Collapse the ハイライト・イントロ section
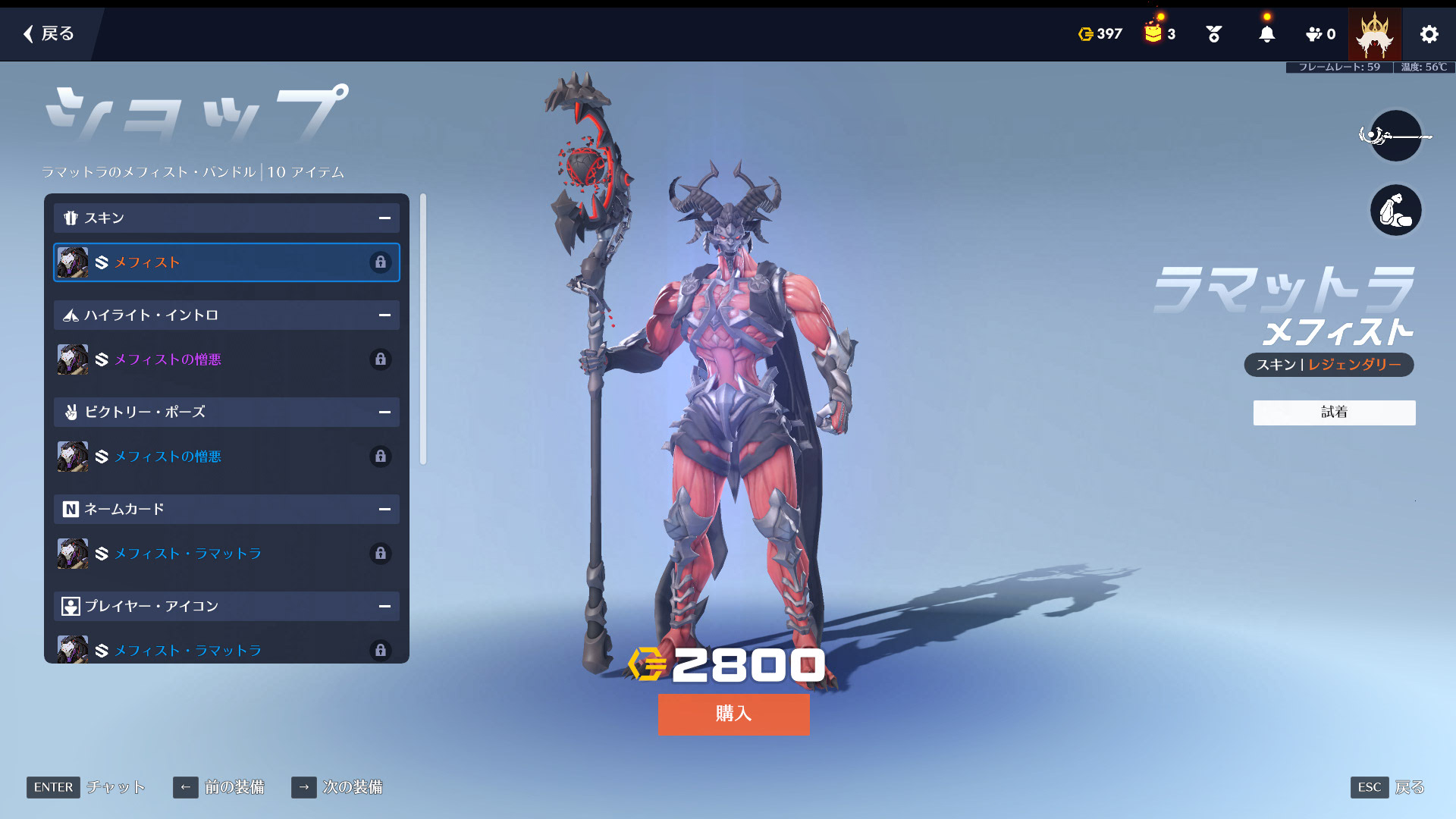This screenshot has height=819, width=1456. coord(384,315)
